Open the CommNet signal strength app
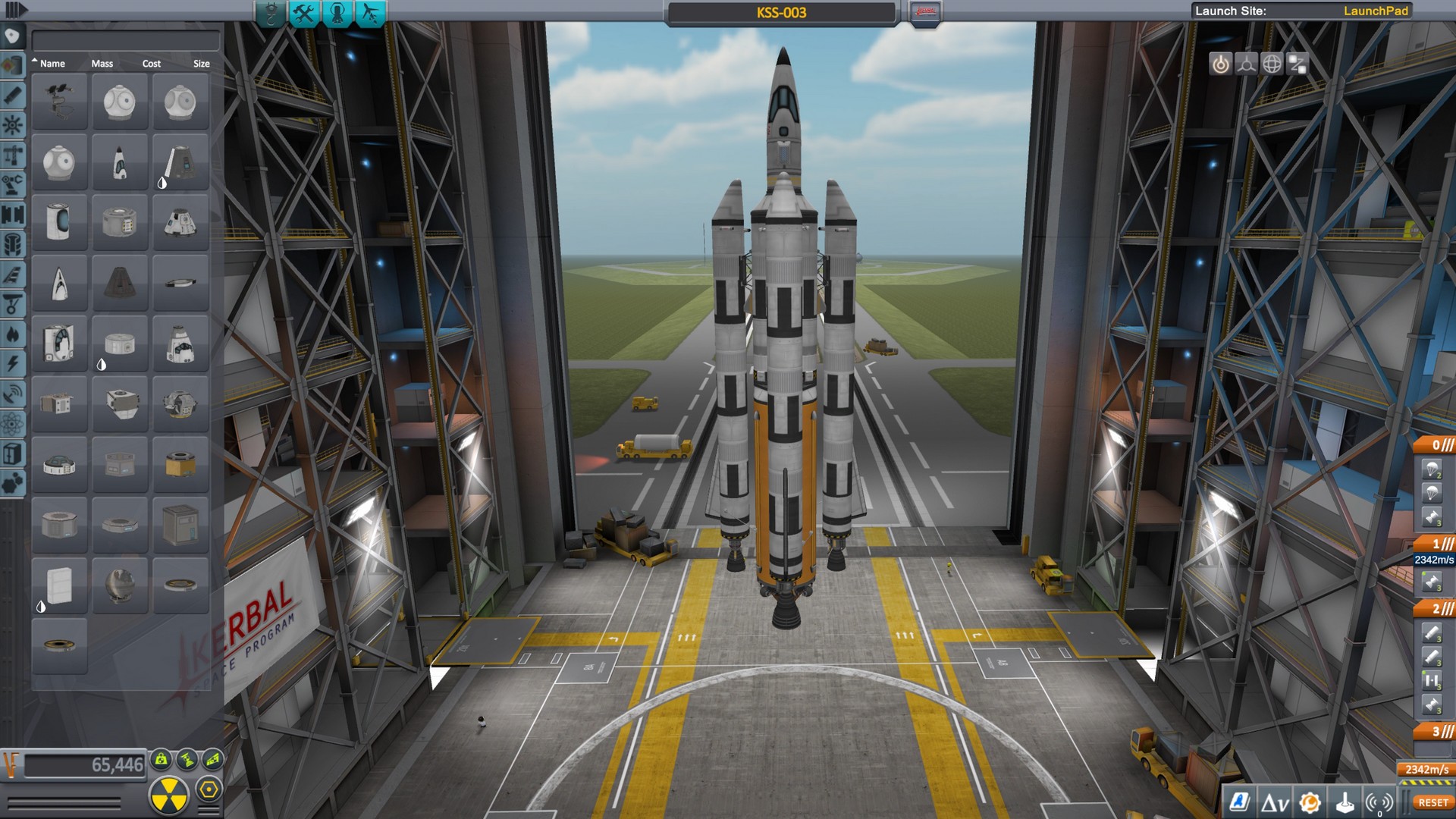 pyautogui.click(x=1378, y=801)
